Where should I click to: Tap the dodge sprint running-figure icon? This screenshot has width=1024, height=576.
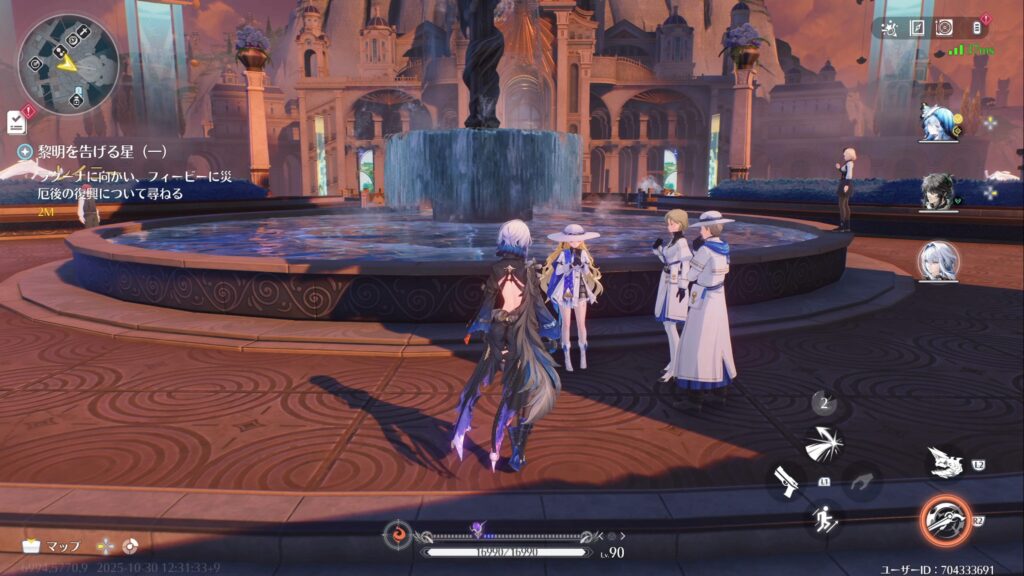point(824,519)
